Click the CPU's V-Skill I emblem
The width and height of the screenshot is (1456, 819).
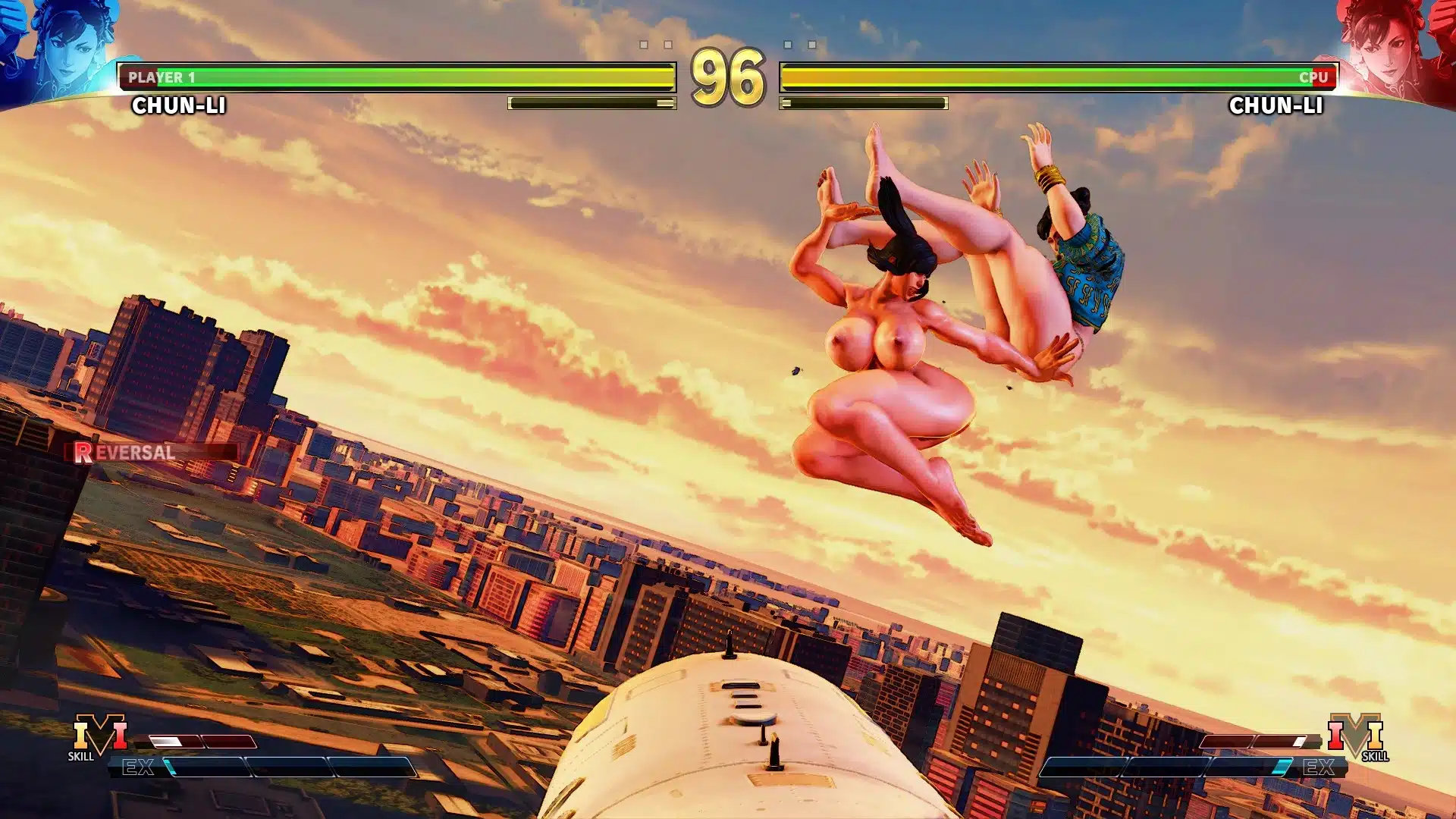click(1355, 736)
